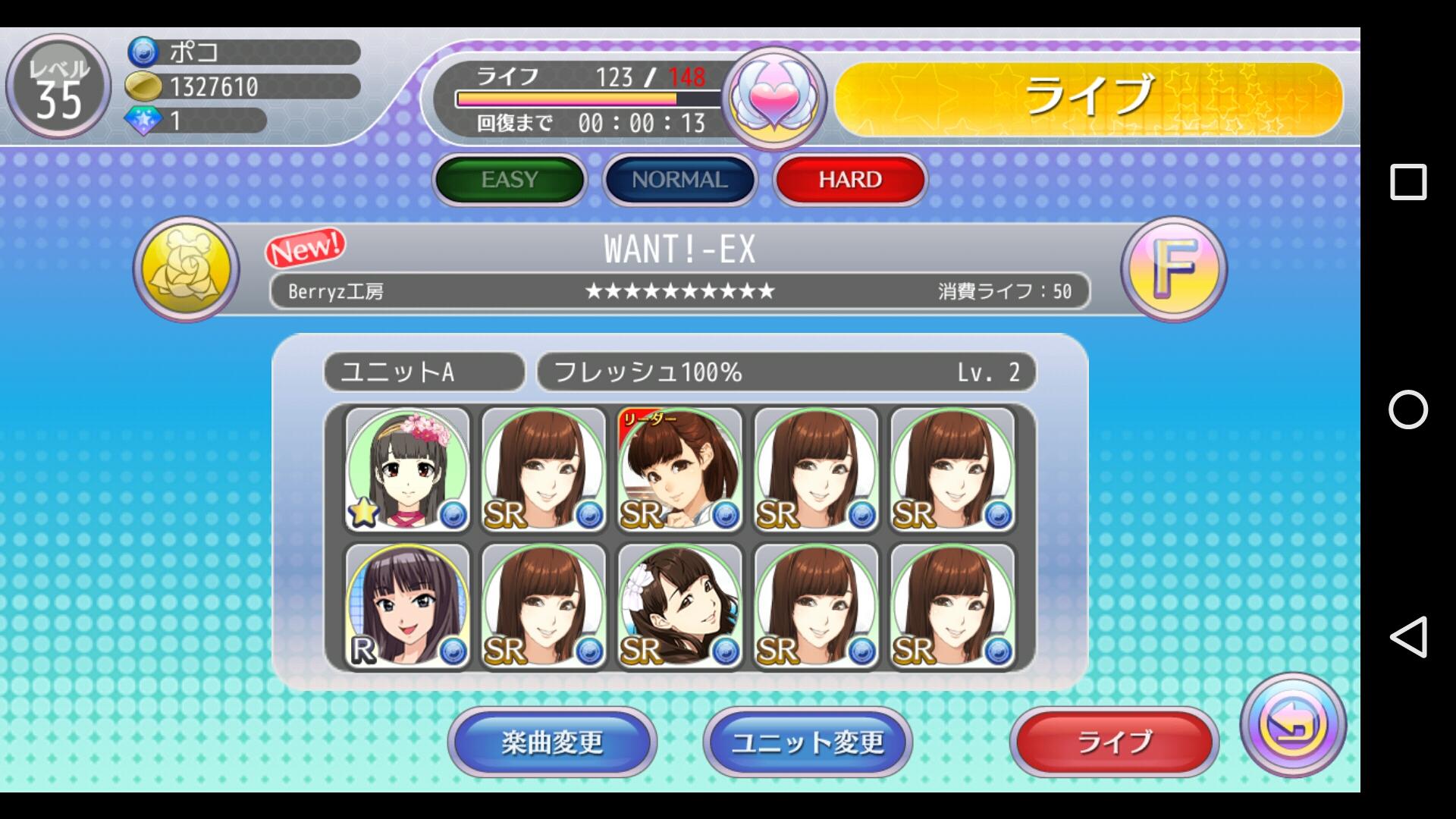Open the Android recent apps square
The image size is (1456, 819).
tap(1408, 182)
